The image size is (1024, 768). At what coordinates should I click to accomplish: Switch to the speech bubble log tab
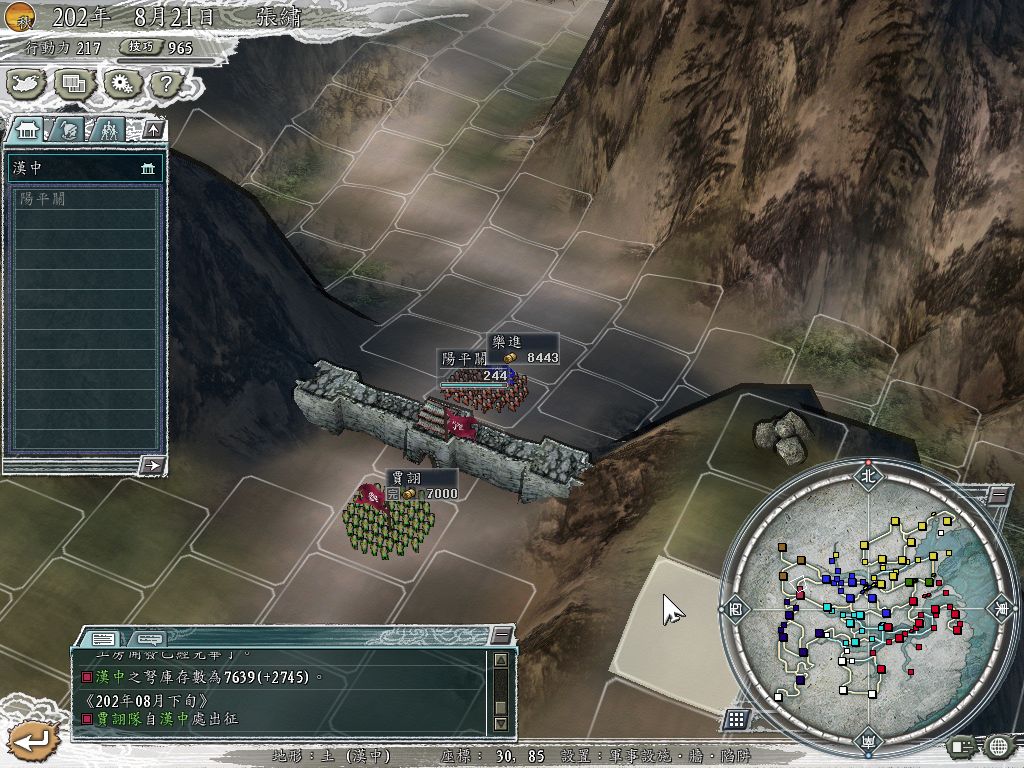tap(148, 638)
